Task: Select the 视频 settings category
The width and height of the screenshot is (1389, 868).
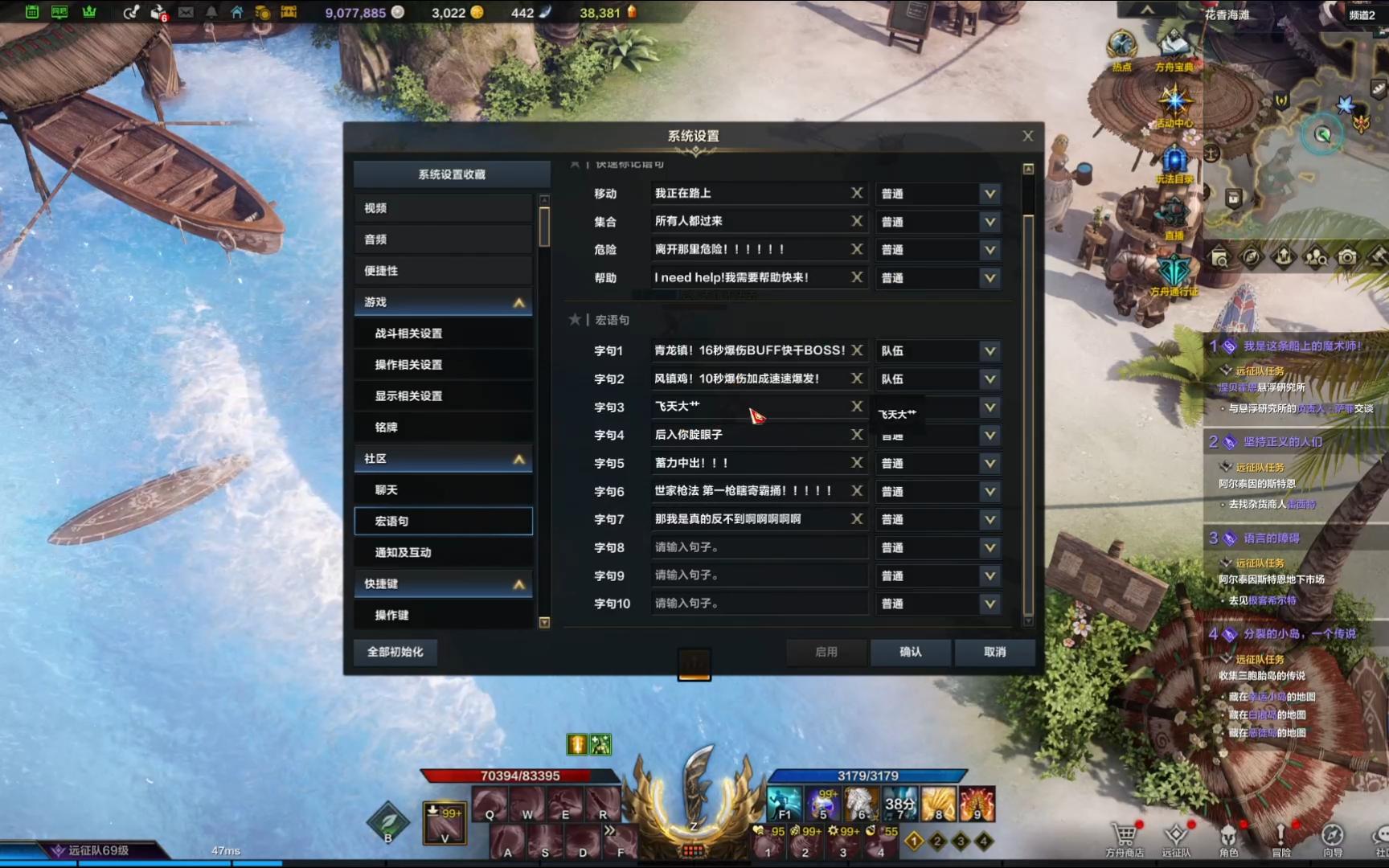Action: [x=443, y=207]
